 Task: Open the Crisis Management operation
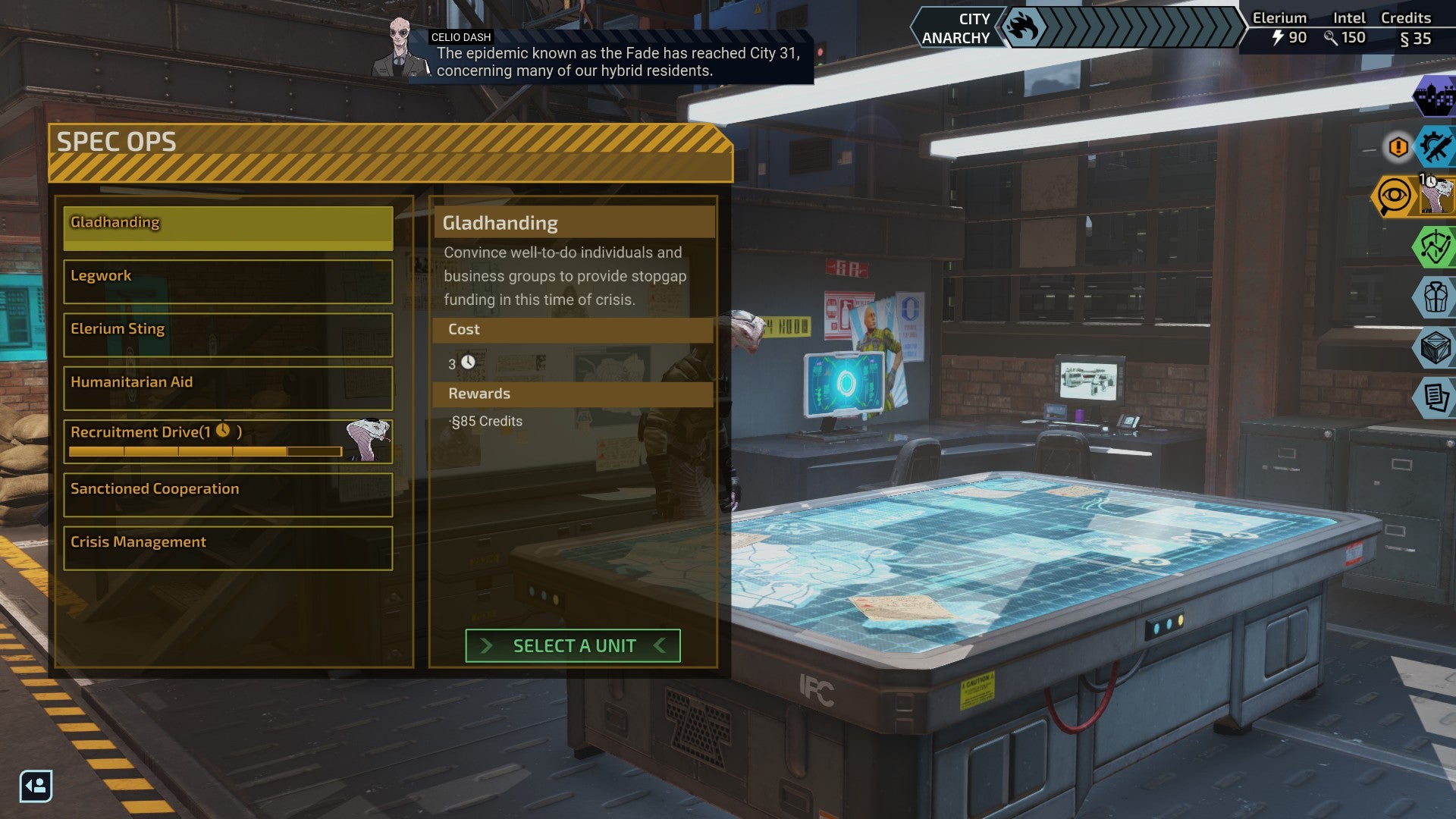[x=227, y=548]
